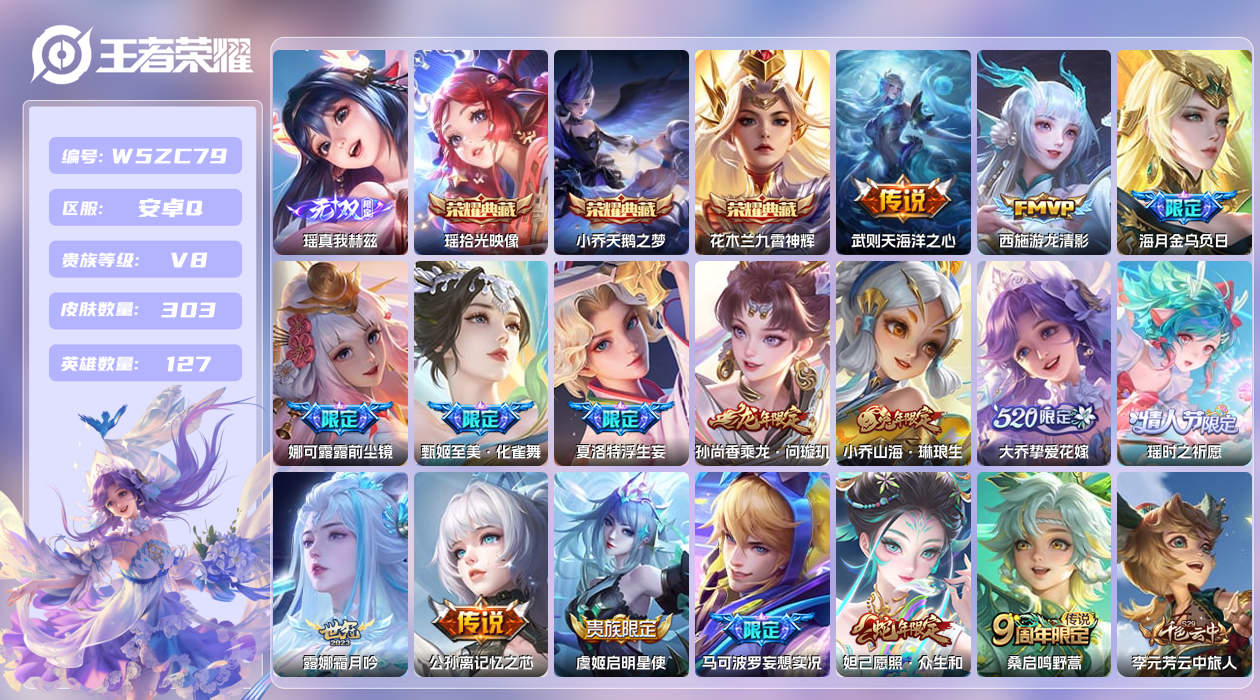This screenshot has height=700, width=1260.
Task: Select the 瑶真我赫兹 skin card
Action: tap(340, 152)
